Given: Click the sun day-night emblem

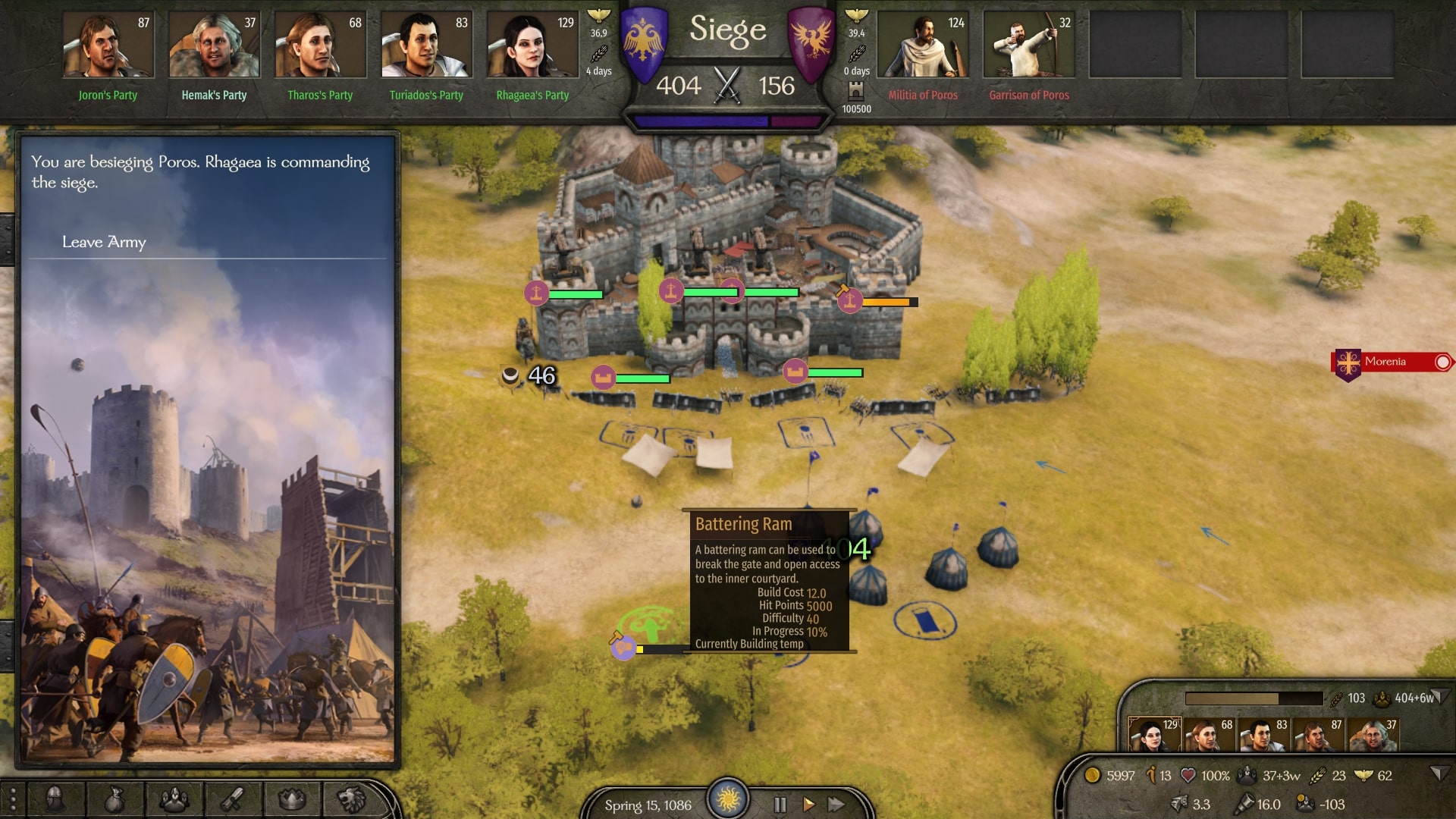Looking at the screenshot, I should pos(728,799).
